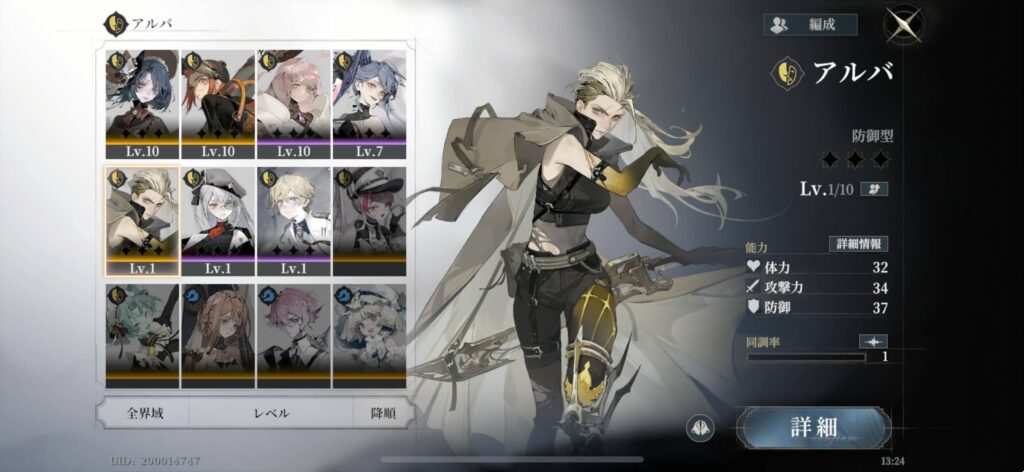This screenshot has width=1024, height=472.
Task: Change the レベル sort criterion
Action: (272, 412)
